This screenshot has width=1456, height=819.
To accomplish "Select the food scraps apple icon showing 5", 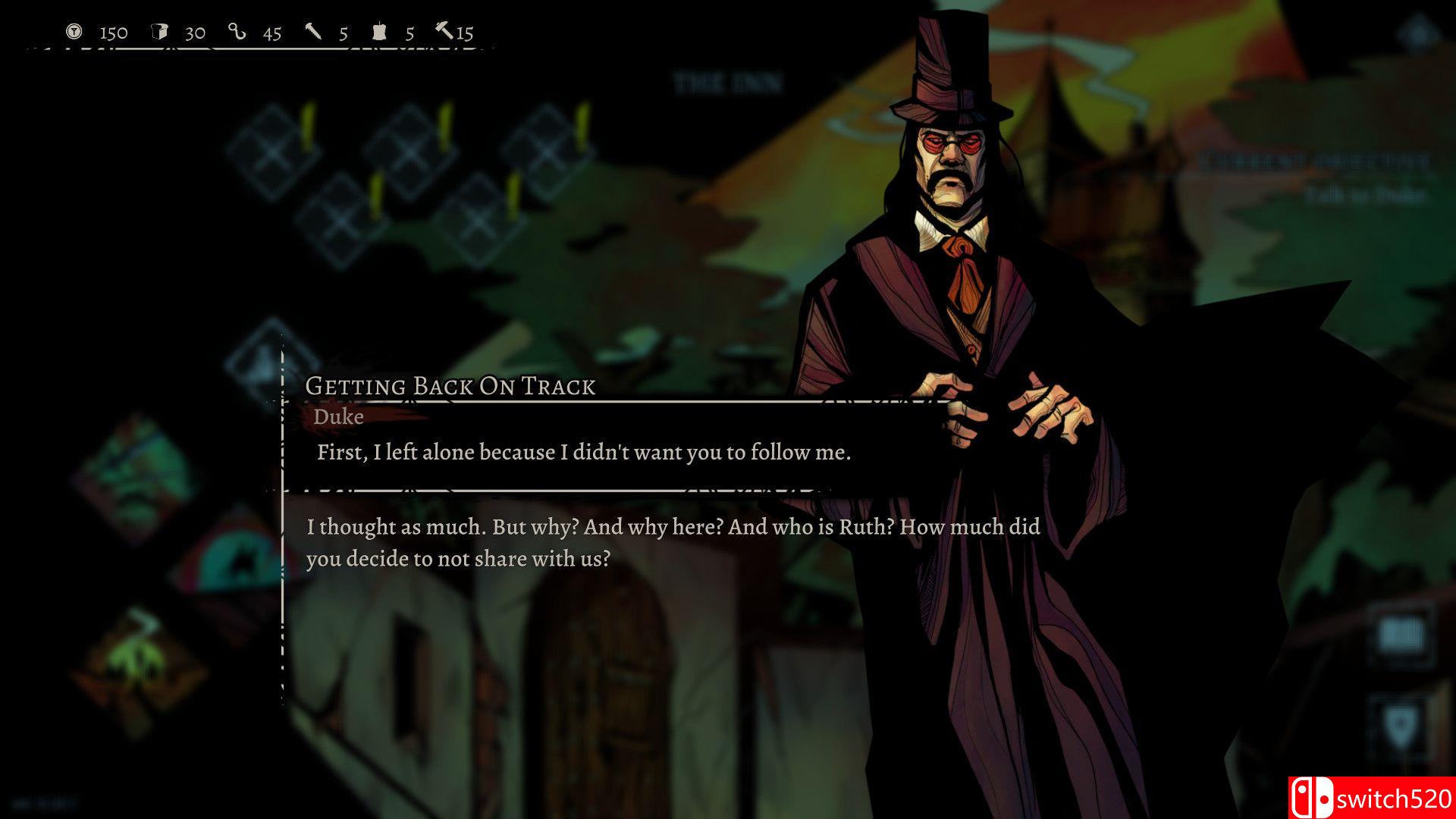I will [381, 32].
